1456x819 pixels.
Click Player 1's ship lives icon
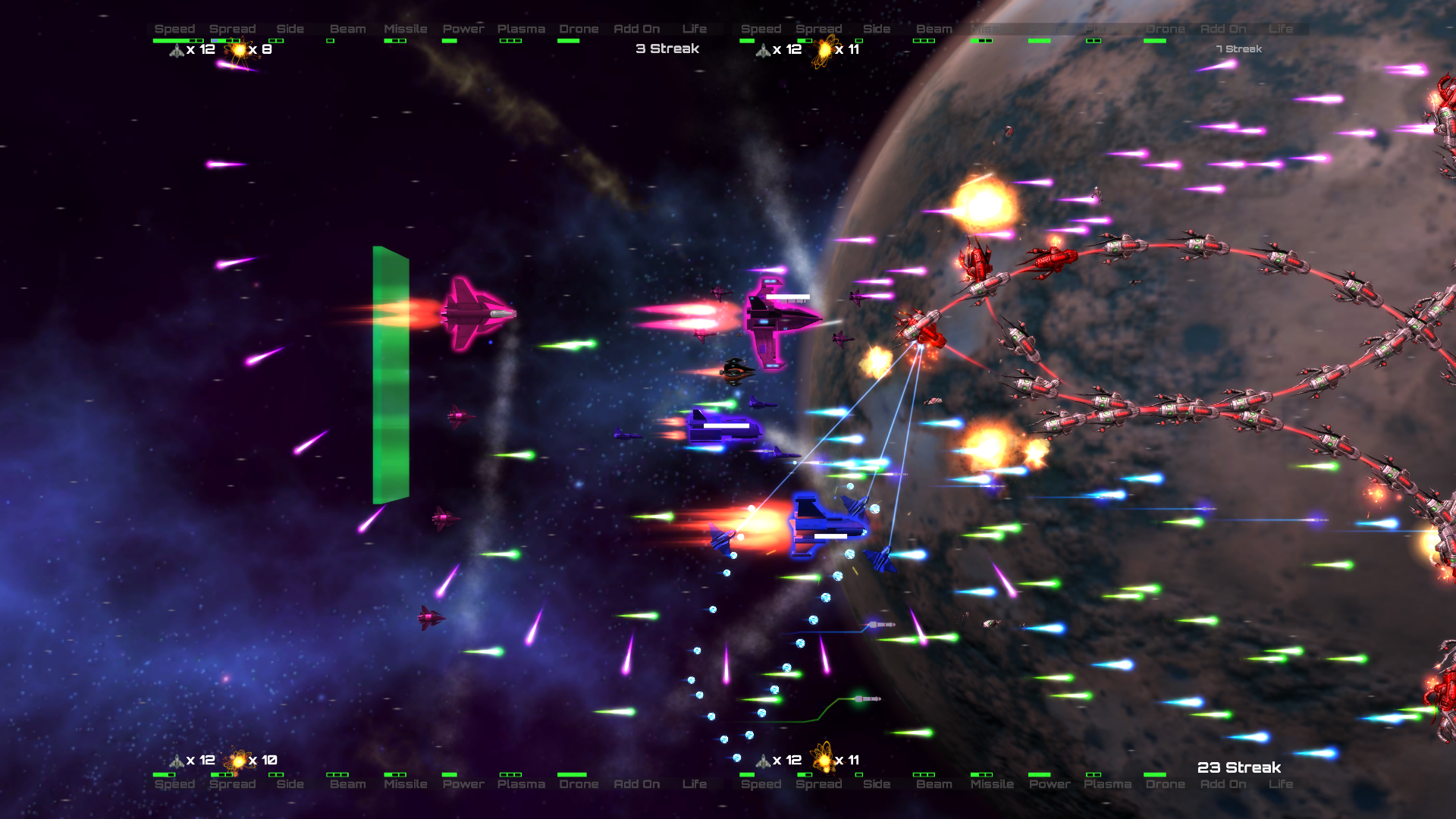tap(176, 50)
